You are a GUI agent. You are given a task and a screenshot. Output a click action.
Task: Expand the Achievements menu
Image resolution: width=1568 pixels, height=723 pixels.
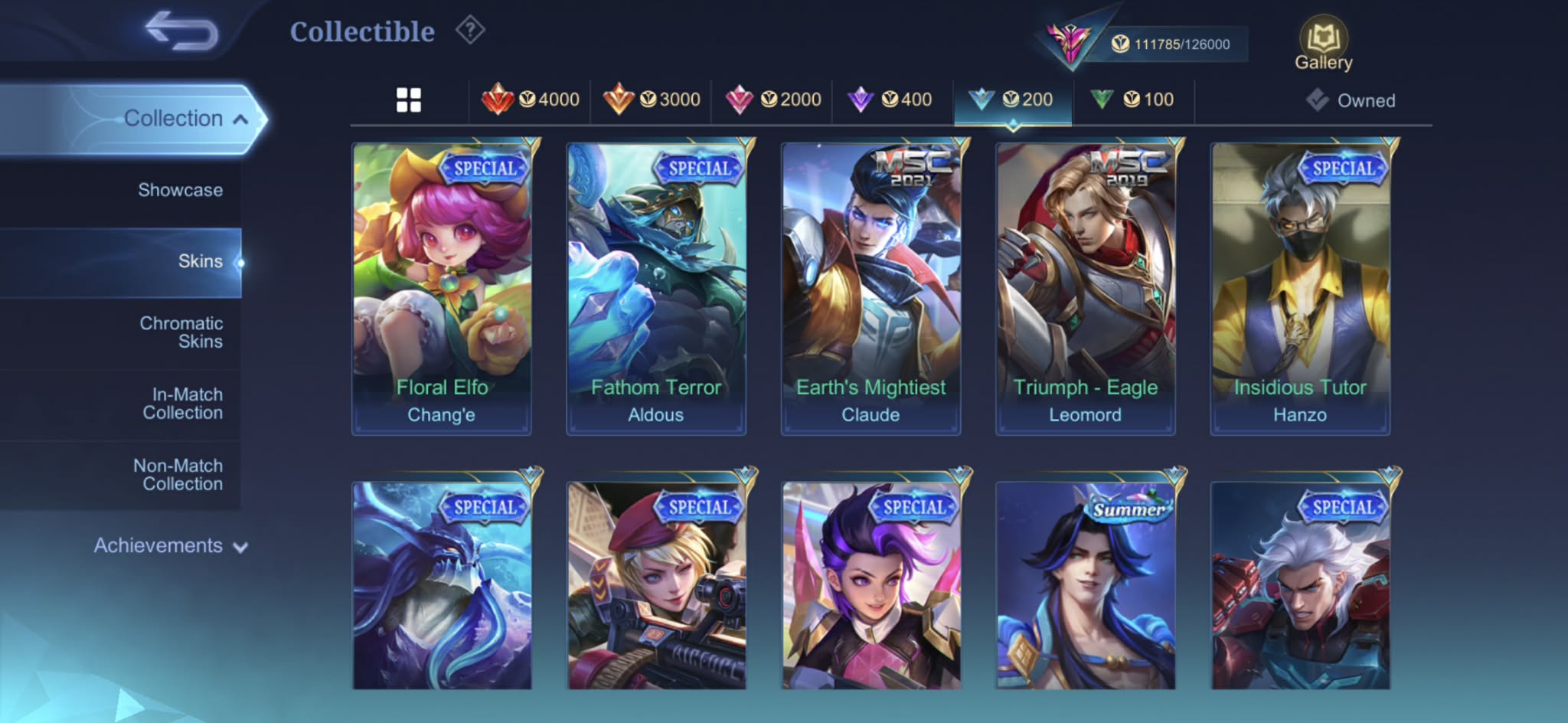pos(170,546)
